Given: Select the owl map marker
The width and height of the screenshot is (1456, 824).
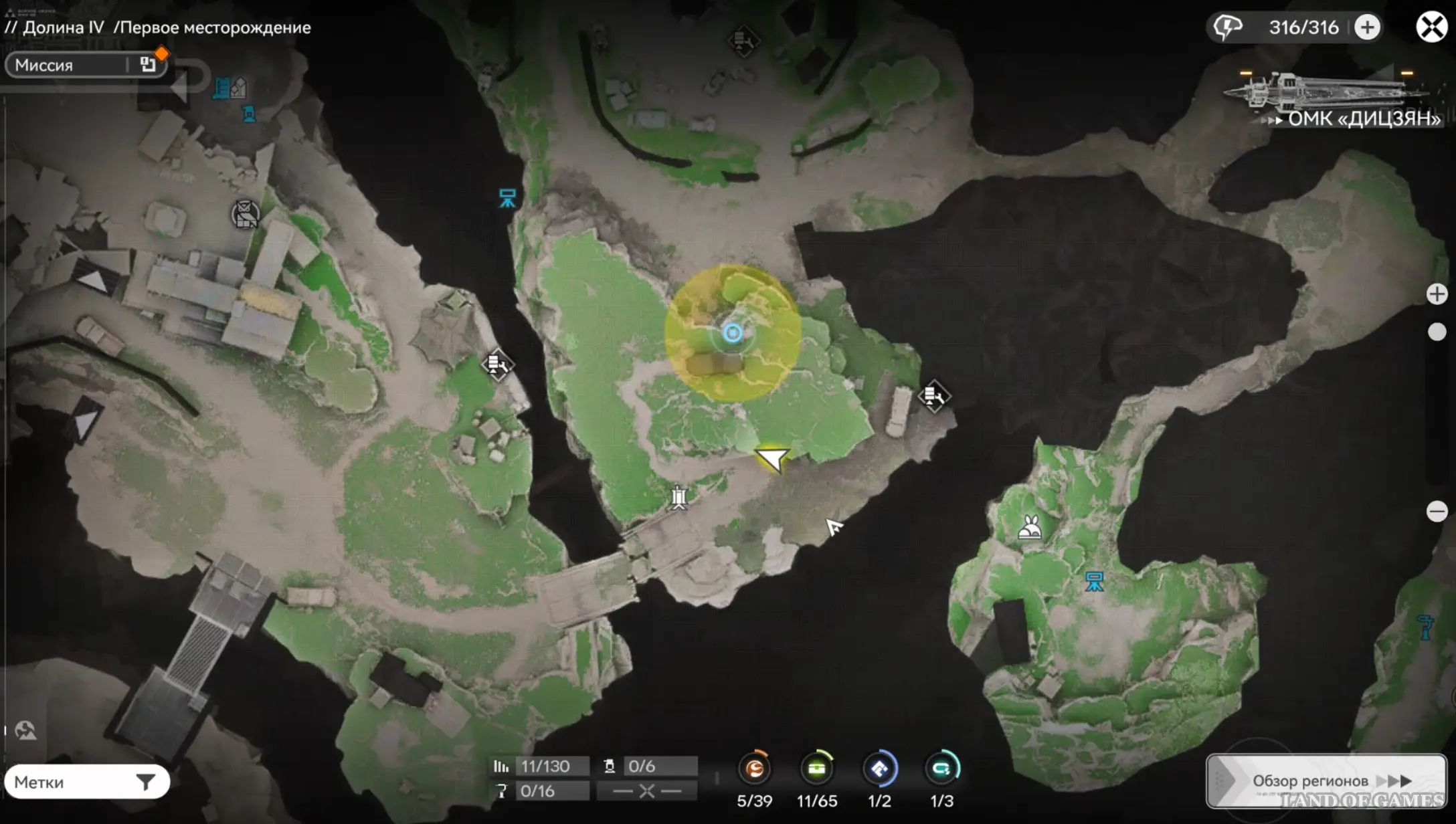Looking at the screenshot, I should pos(245,215).
